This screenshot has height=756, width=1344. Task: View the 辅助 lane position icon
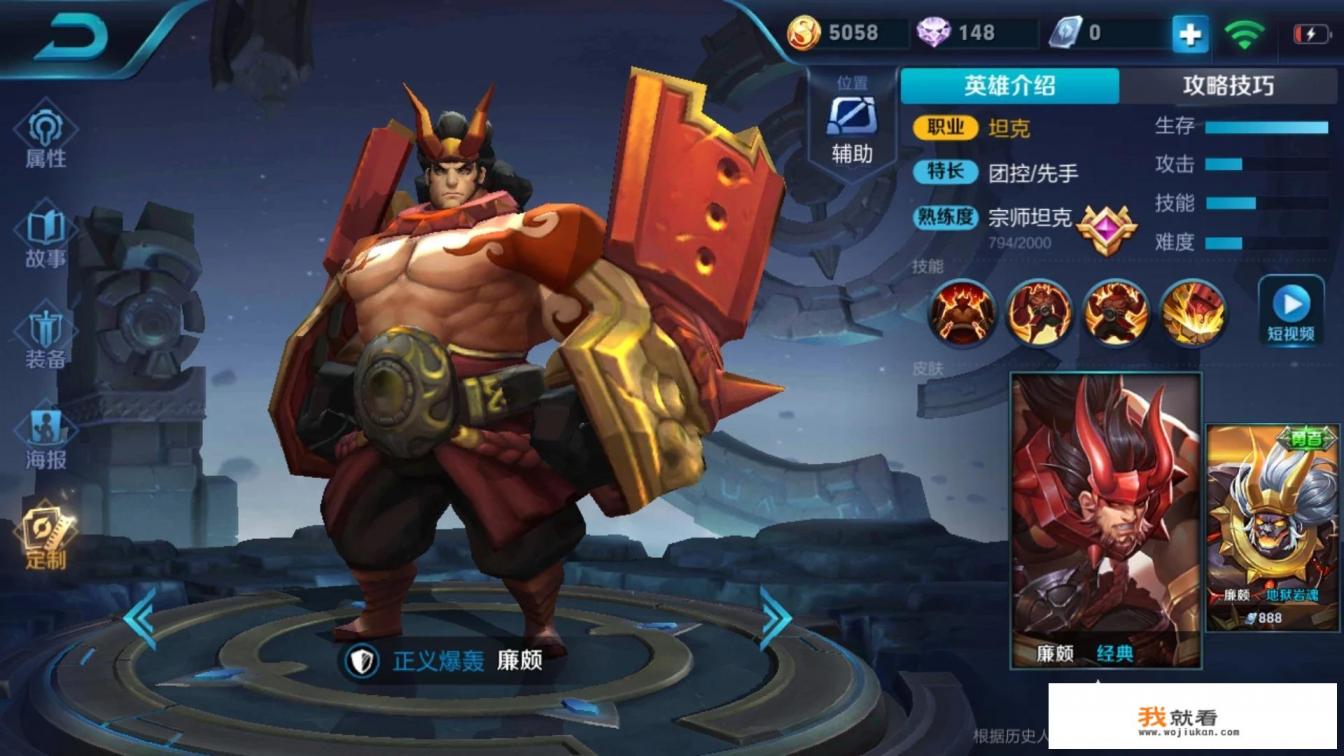tap(851, 120)
